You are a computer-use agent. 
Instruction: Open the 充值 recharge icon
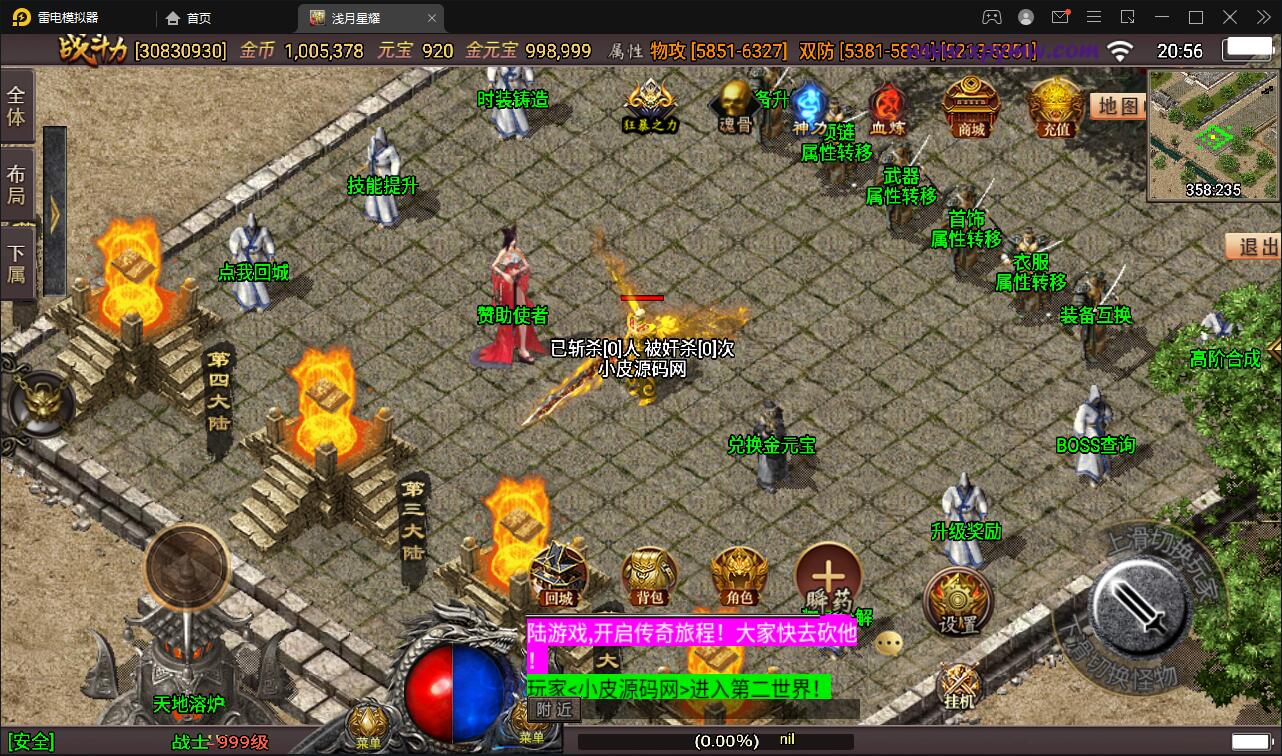click(x=1055, y=107)
